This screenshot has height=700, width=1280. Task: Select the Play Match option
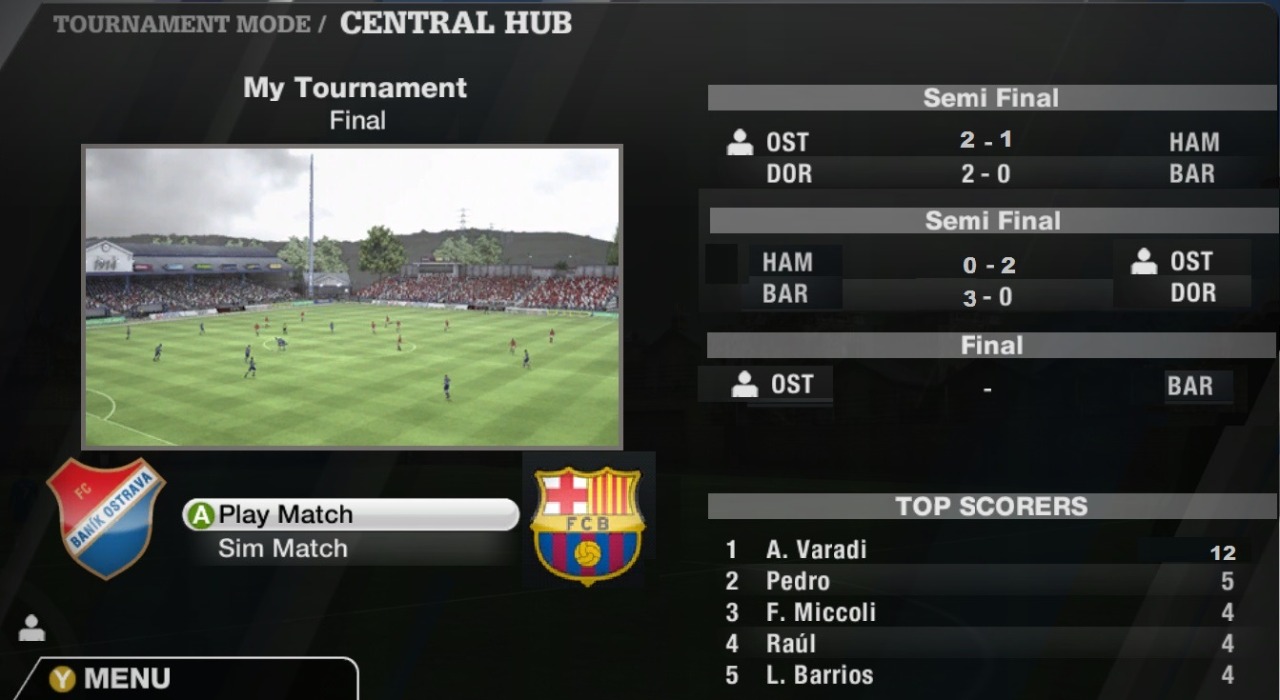pos(350,515)
